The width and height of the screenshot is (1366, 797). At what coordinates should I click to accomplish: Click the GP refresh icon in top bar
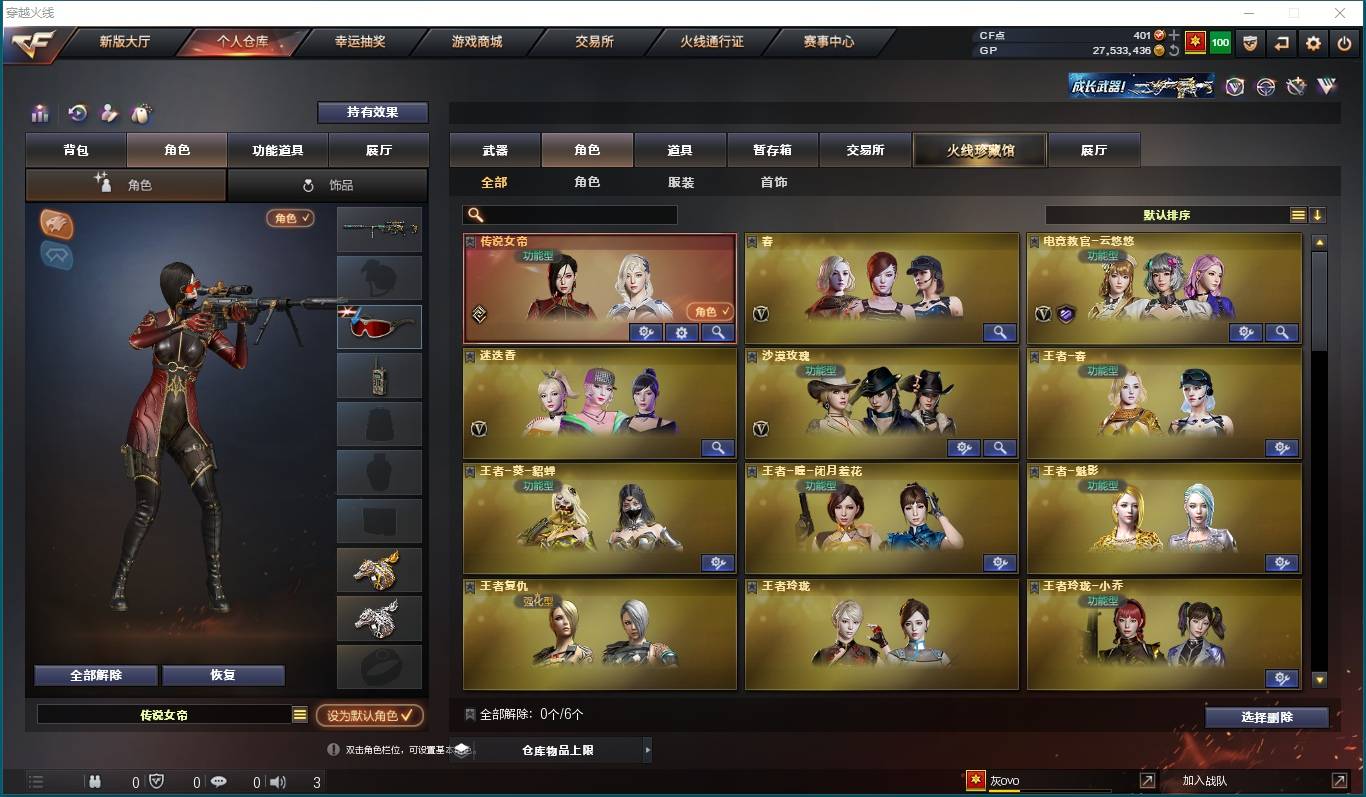1174,49
